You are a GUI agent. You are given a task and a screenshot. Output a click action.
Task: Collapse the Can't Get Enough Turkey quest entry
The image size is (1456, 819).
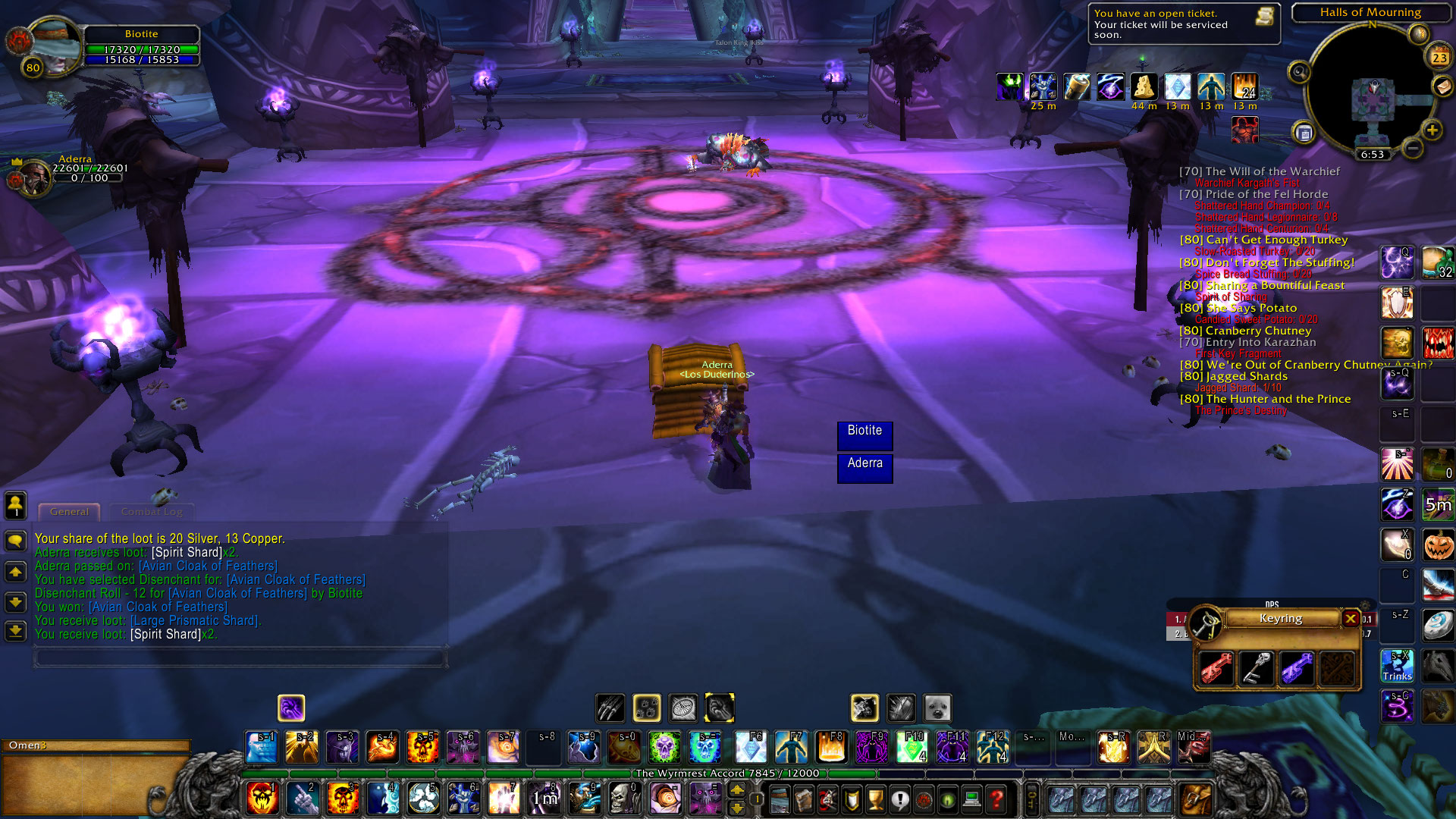[x=1263, y=240]
